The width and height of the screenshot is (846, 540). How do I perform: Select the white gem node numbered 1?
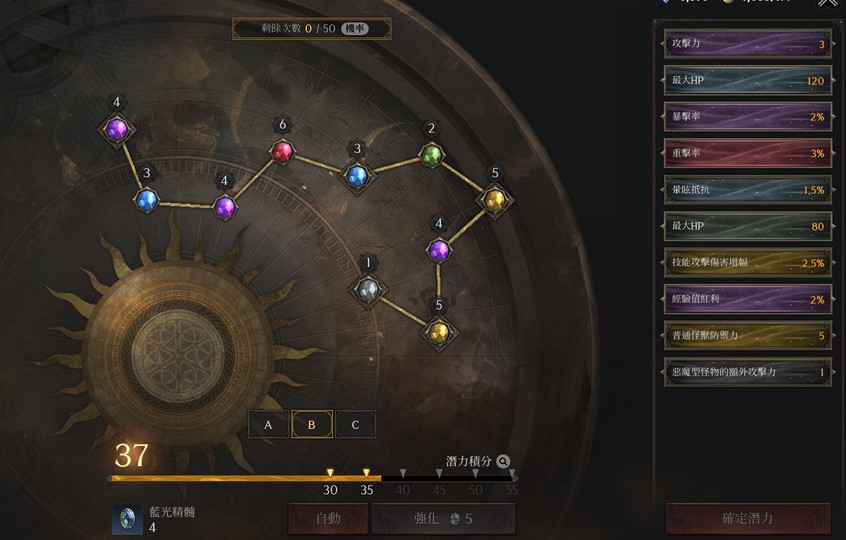369,289
